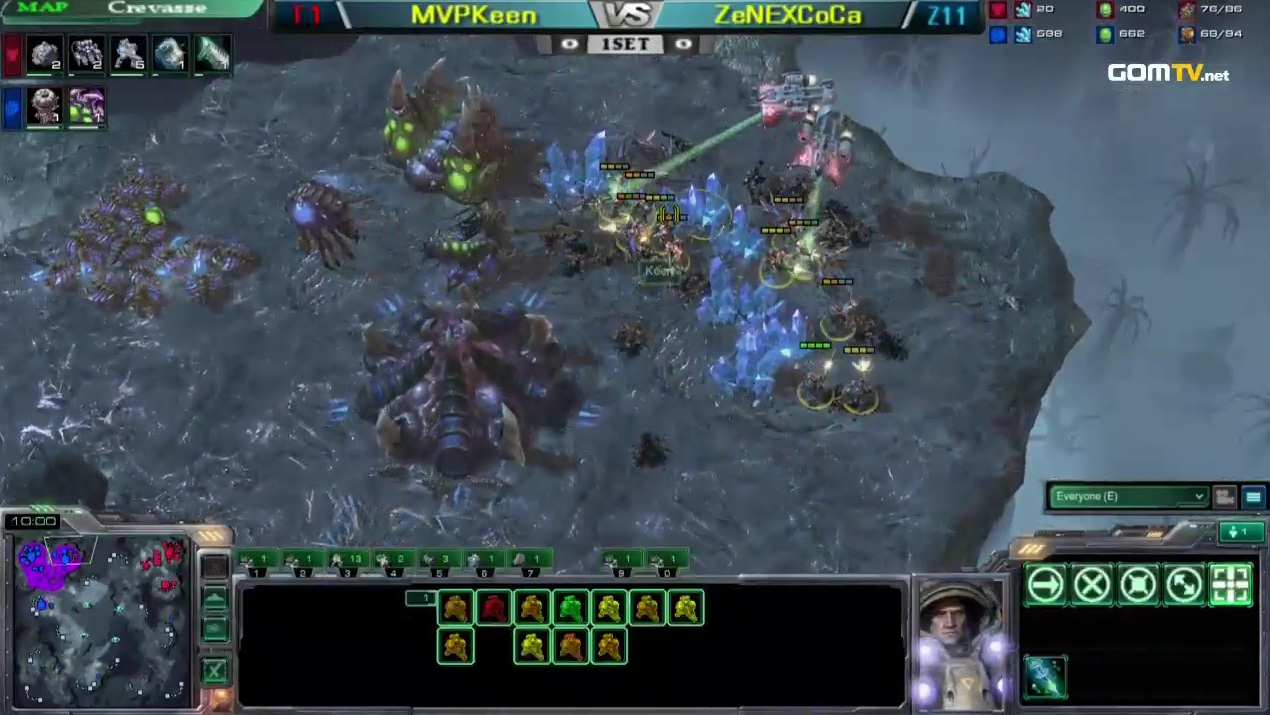The height and width of the screenshot is (715, 1270).
Task: Select the bright green marine wireframe
Action: click(x=570, y=607)
